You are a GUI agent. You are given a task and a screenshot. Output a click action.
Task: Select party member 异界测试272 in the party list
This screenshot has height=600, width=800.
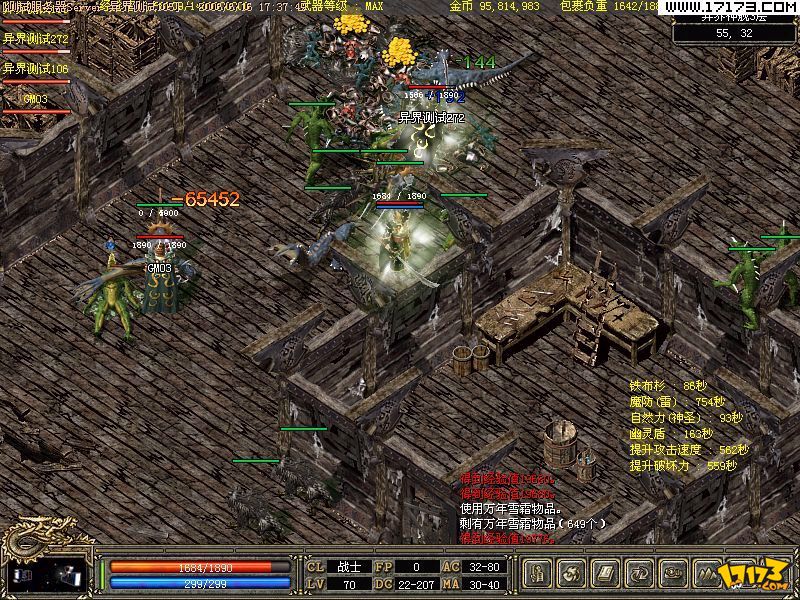36,39
